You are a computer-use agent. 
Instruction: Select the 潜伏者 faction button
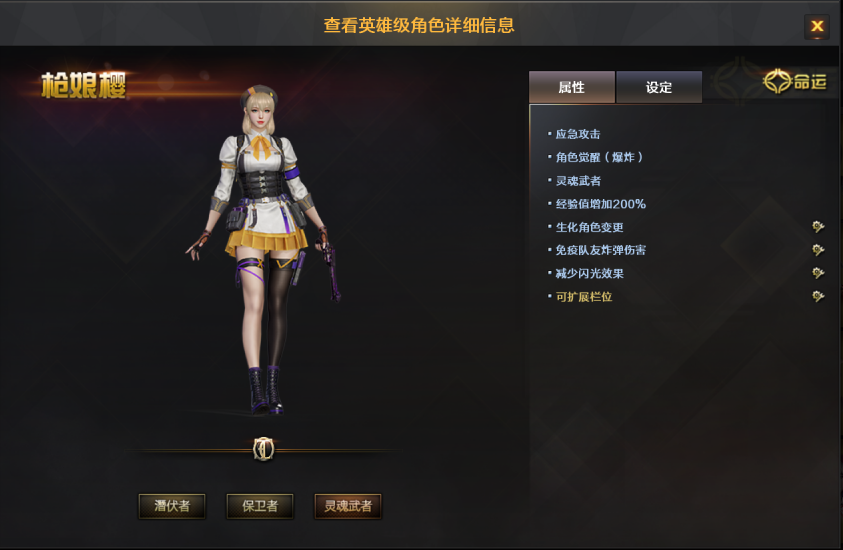click(x=172, y=506)
